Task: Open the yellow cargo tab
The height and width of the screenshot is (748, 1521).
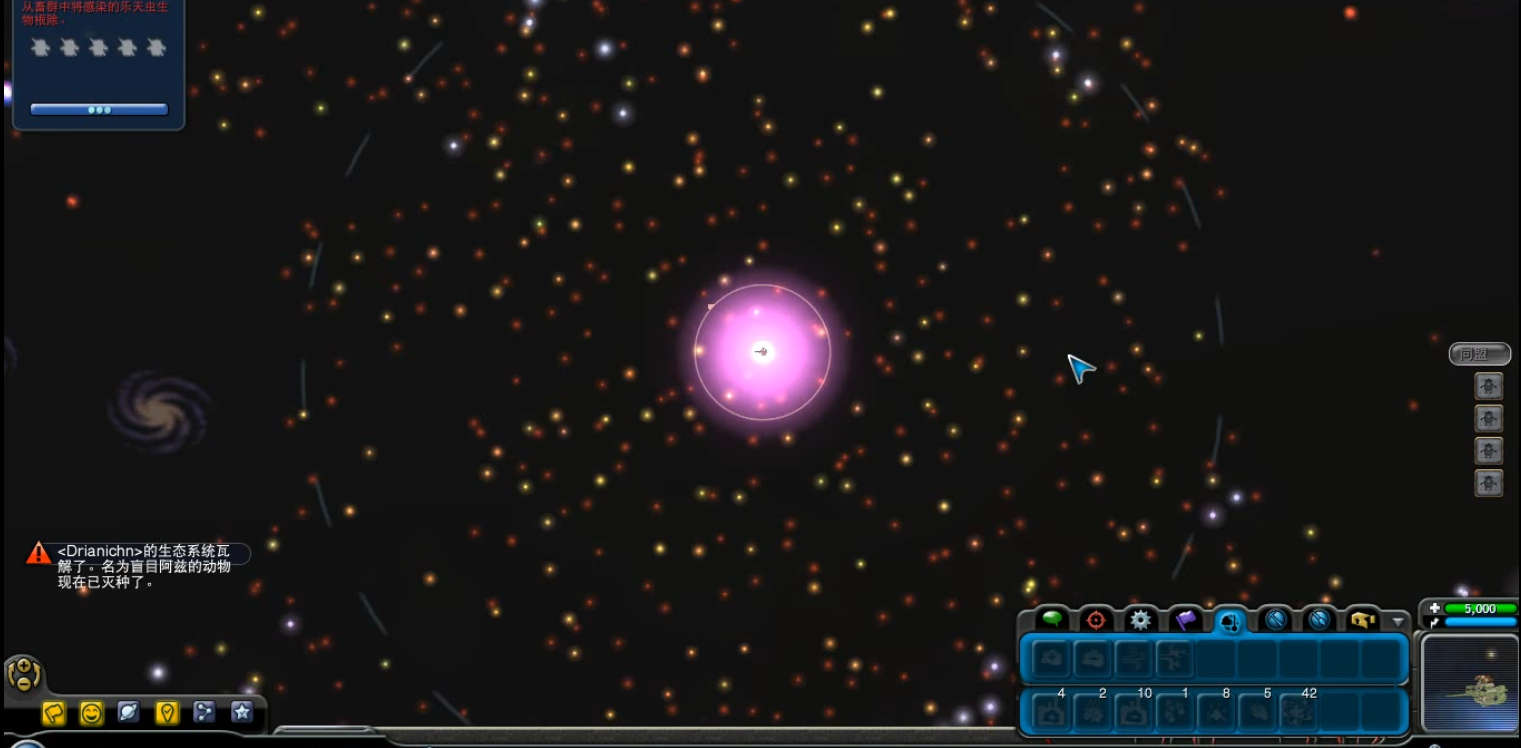Action: point(1362,620)
